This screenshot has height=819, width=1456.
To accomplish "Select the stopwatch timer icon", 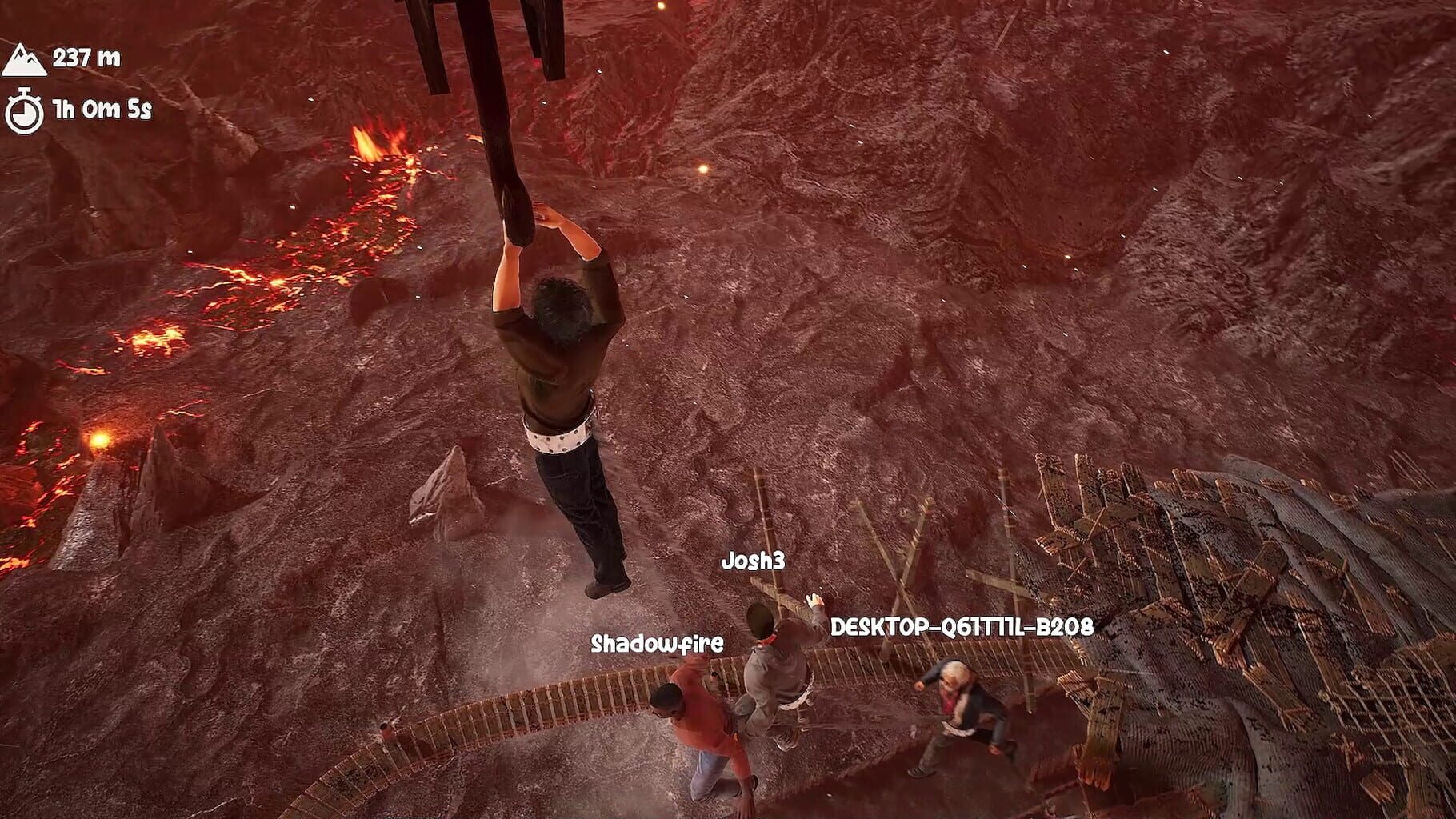I will [26, 106].
